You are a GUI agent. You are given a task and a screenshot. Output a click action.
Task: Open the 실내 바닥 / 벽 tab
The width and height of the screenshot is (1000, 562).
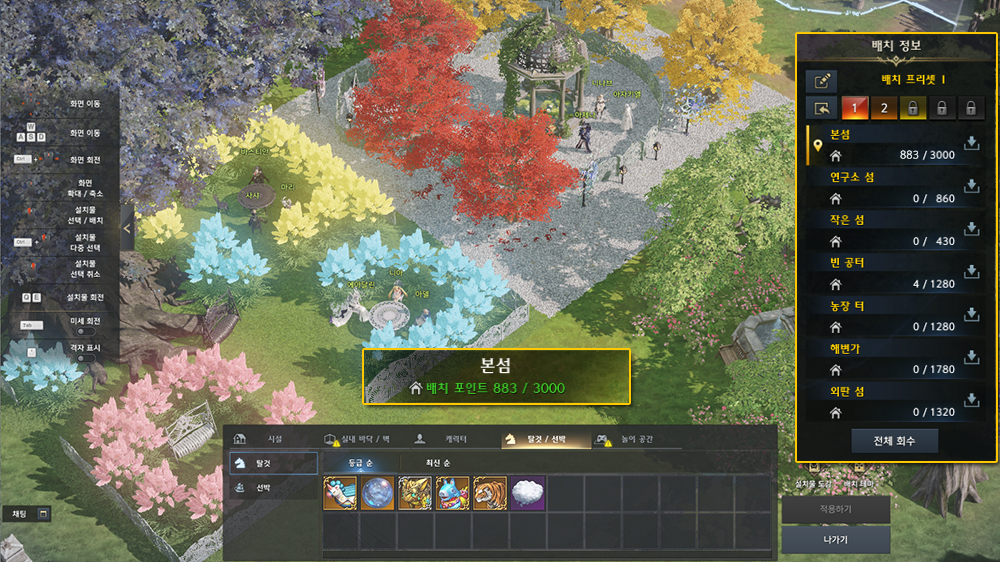(361, 438)
